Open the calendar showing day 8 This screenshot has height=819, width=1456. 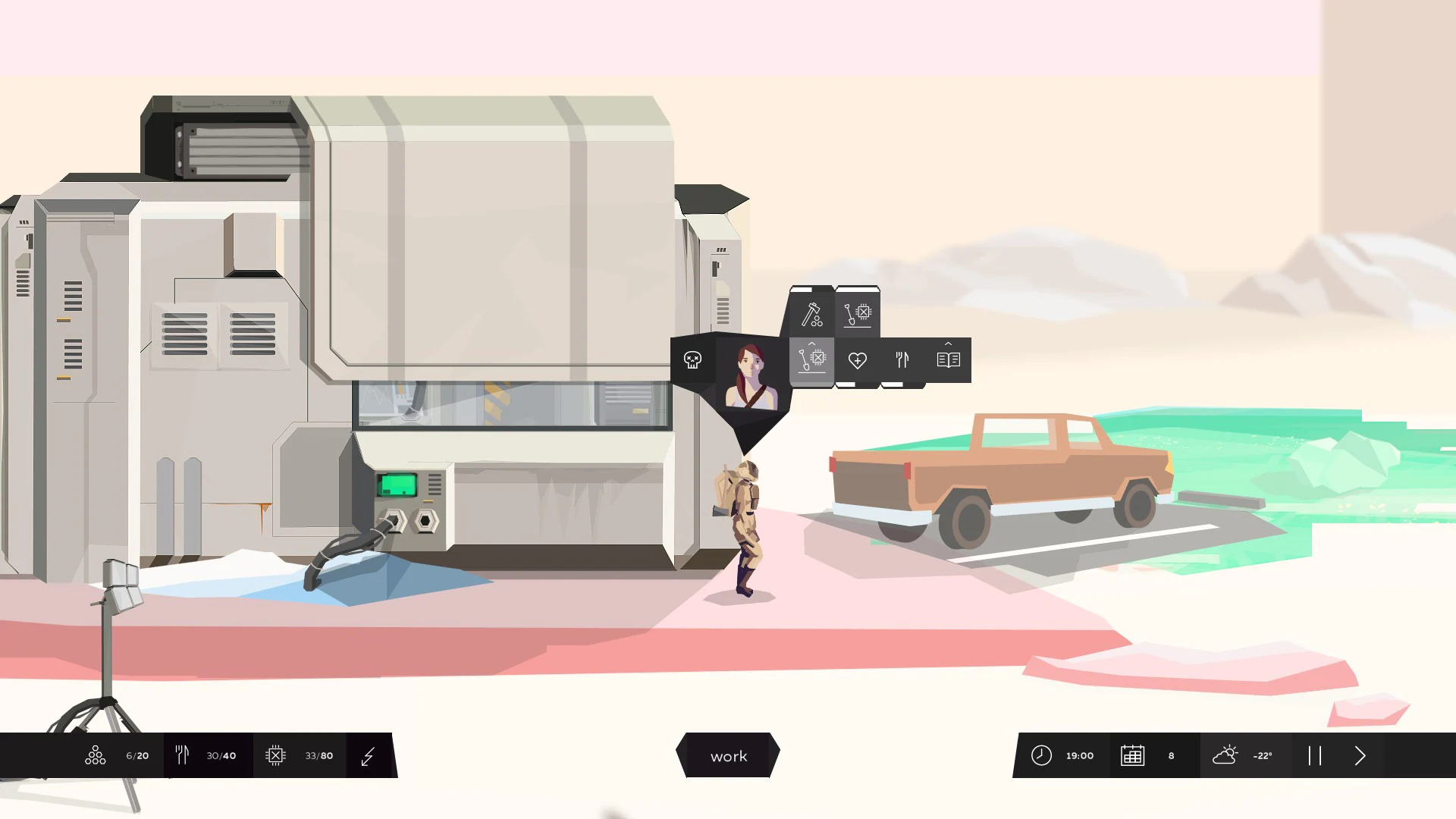click(1132, 755)
